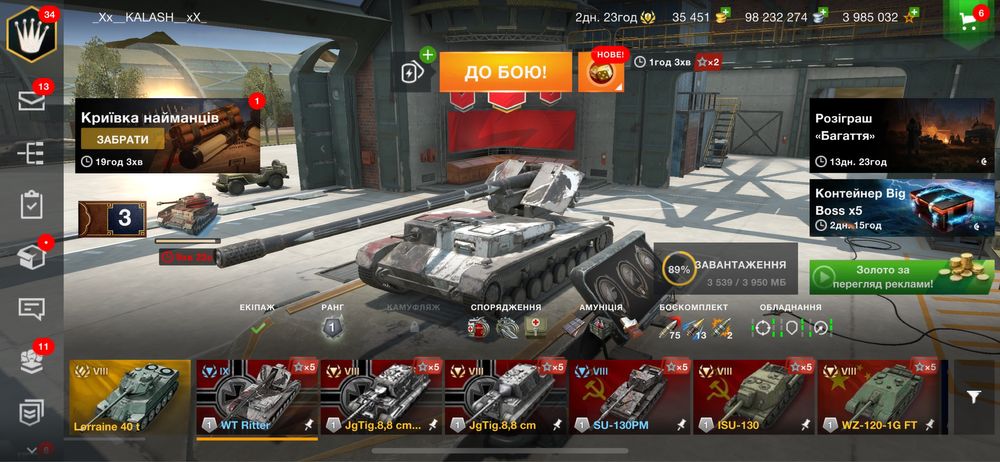Open the Розіграш «Багаття» event banner
The image size is (1000, 462).
click(x=902, y=135)
